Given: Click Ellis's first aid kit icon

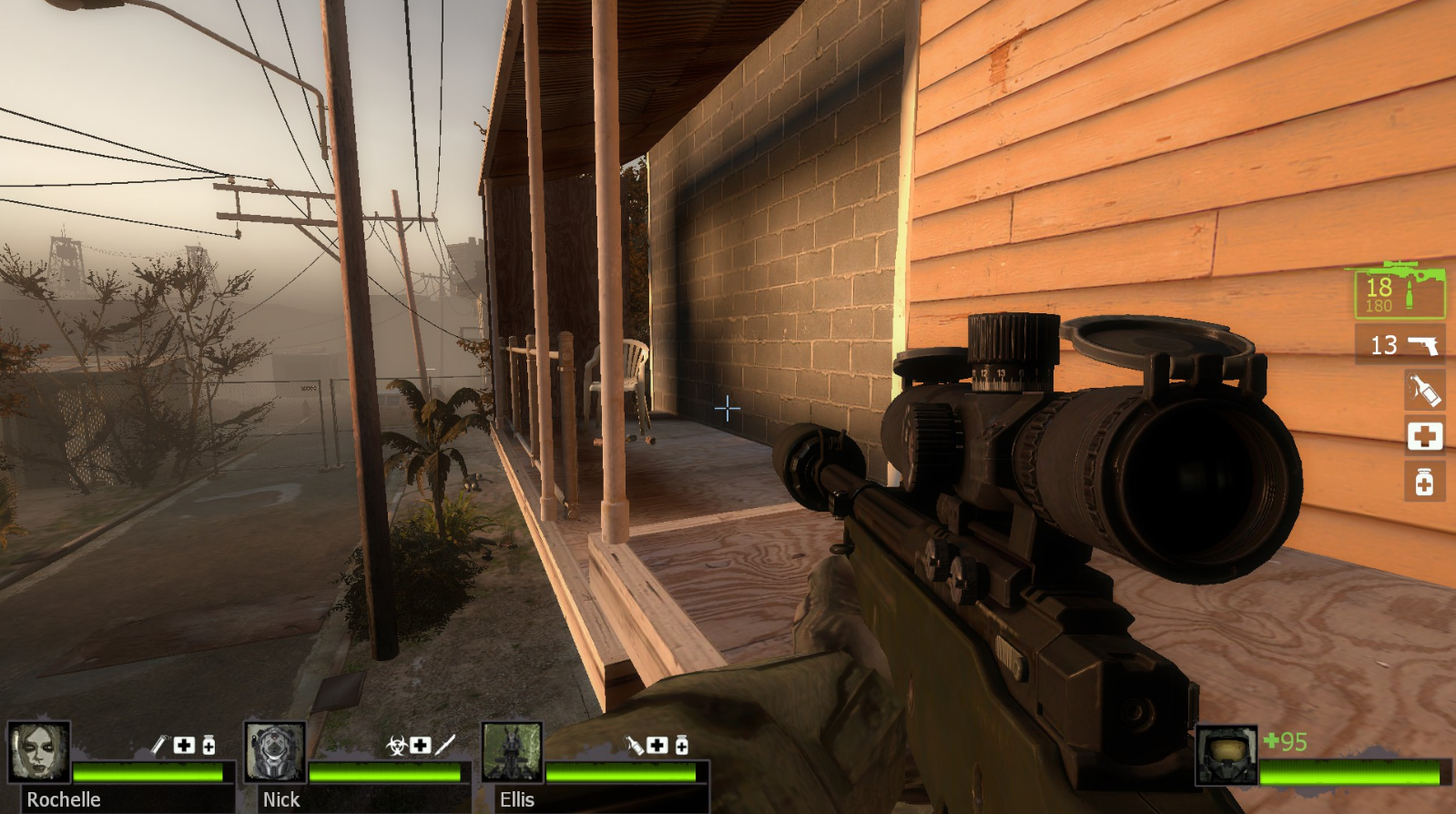Looking at the screenshot, I should (657, 746).
